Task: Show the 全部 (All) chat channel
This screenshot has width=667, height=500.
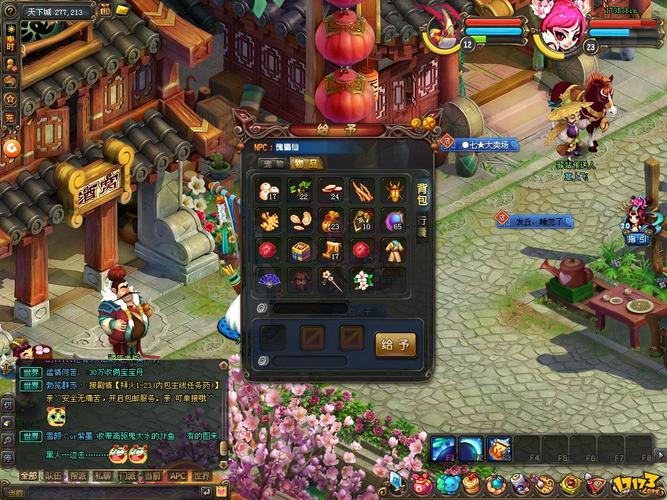Action: click(28, 476)
